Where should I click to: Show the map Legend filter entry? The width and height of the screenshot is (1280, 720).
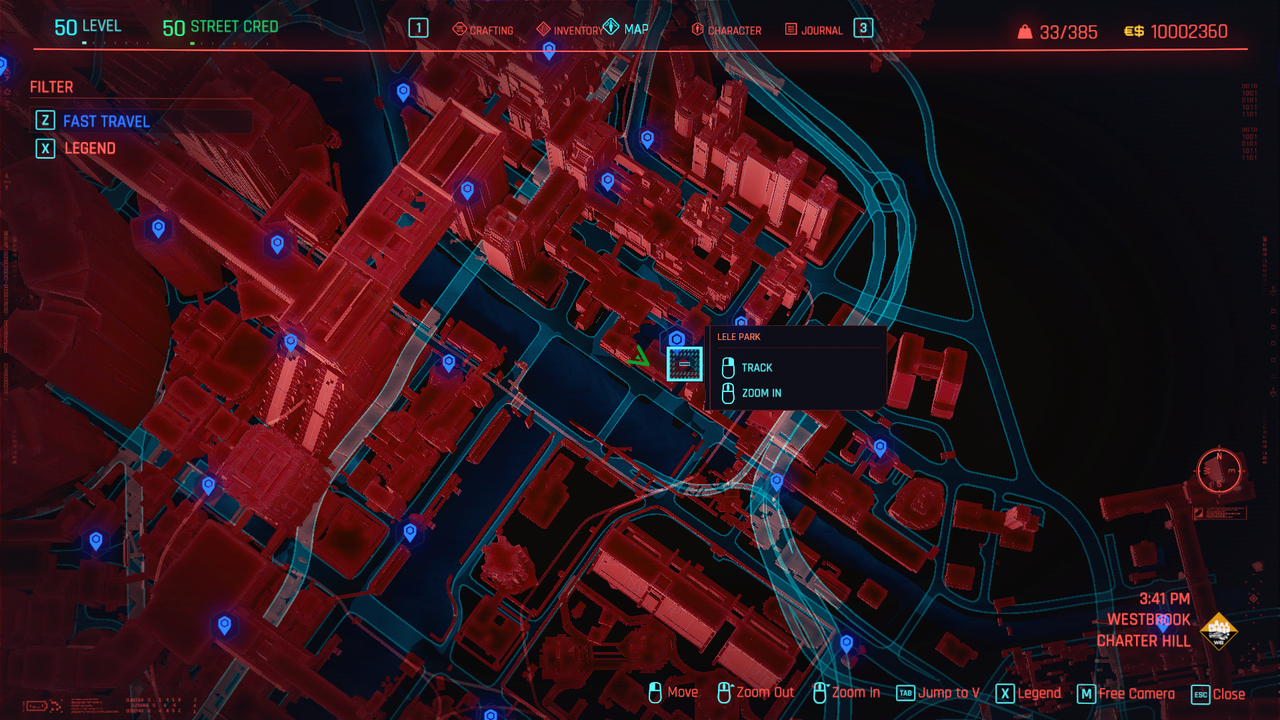point(90,148)
